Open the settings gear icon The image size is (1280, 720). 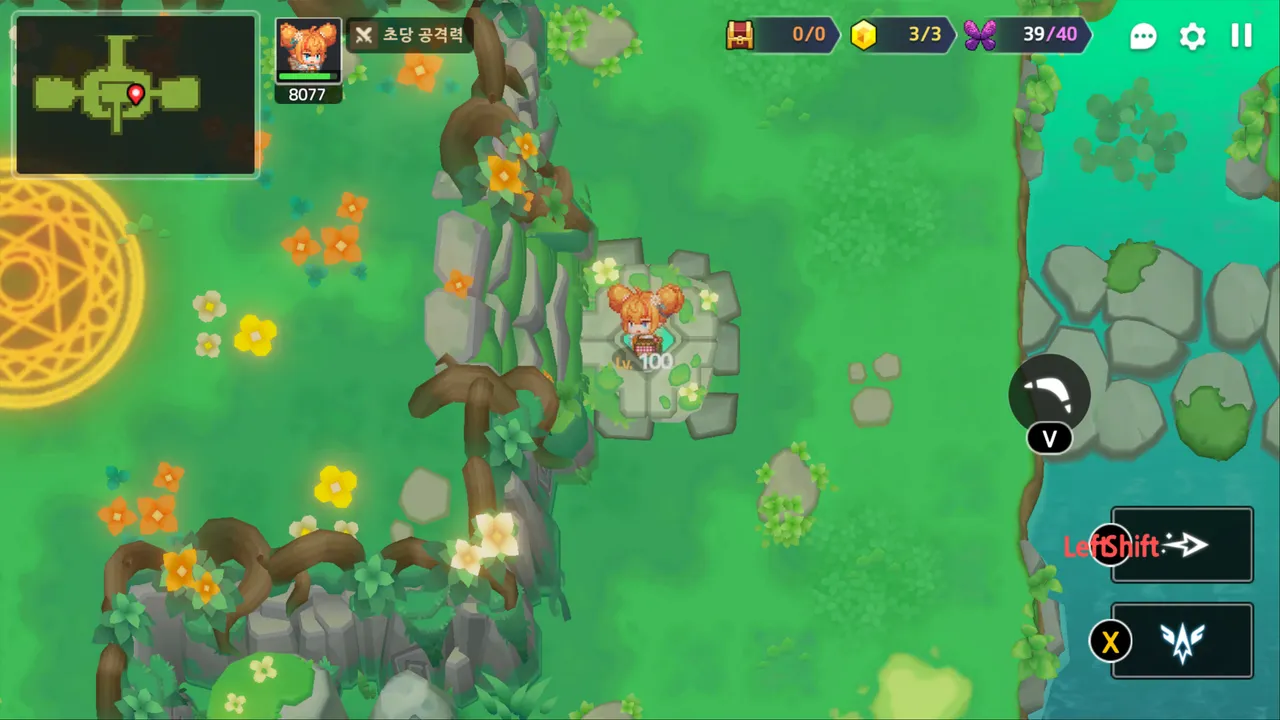(1192, 36)
